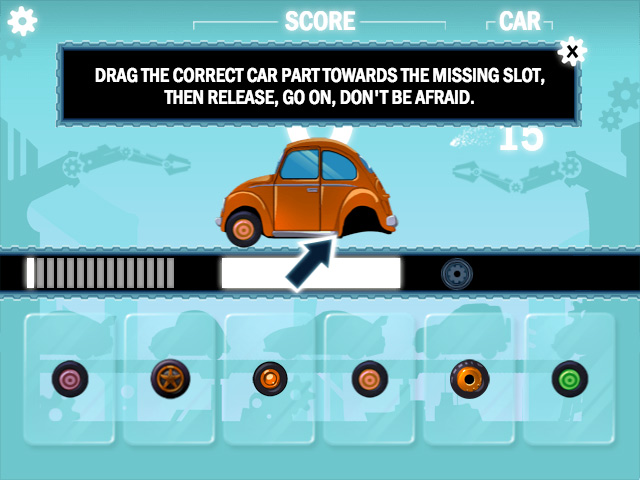Screen dimensions: 640x480
Task: Close the tutorial instruction box
Action: pos(571,50)
